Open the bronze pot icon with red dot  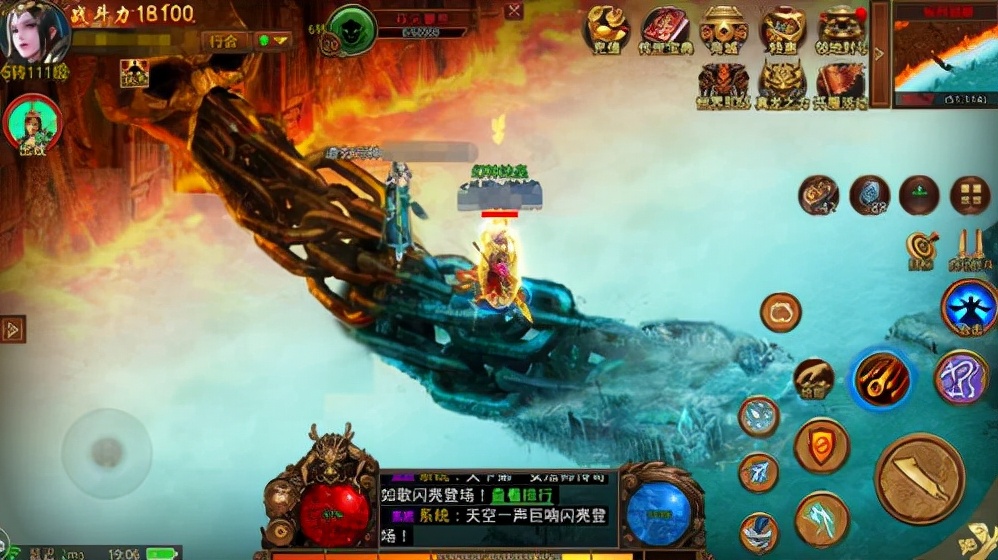[841, 29]
